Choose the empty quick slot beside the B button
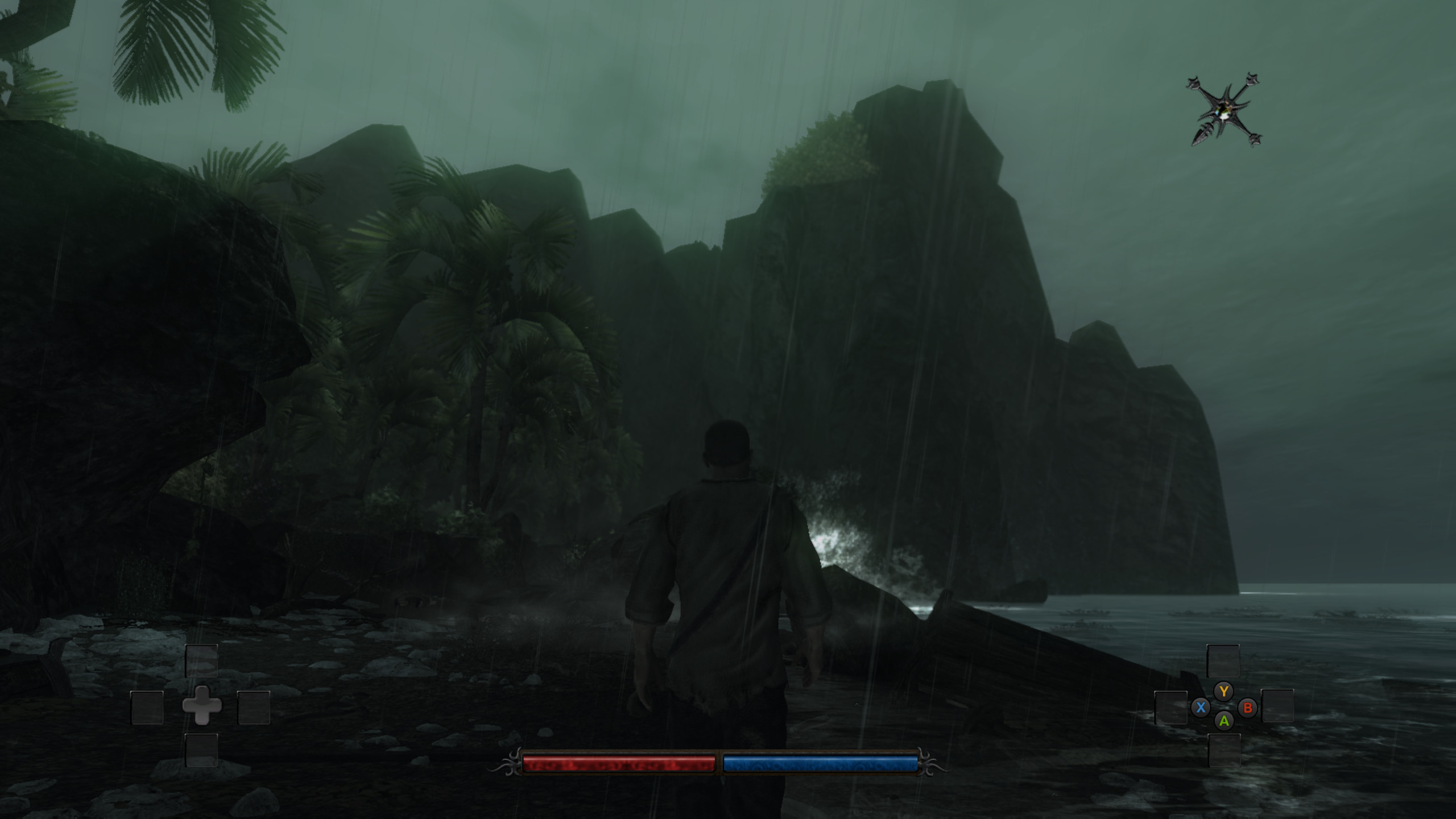Image resolution: width=1456 pixels, height=819 pixels. tap(1277, 706)
